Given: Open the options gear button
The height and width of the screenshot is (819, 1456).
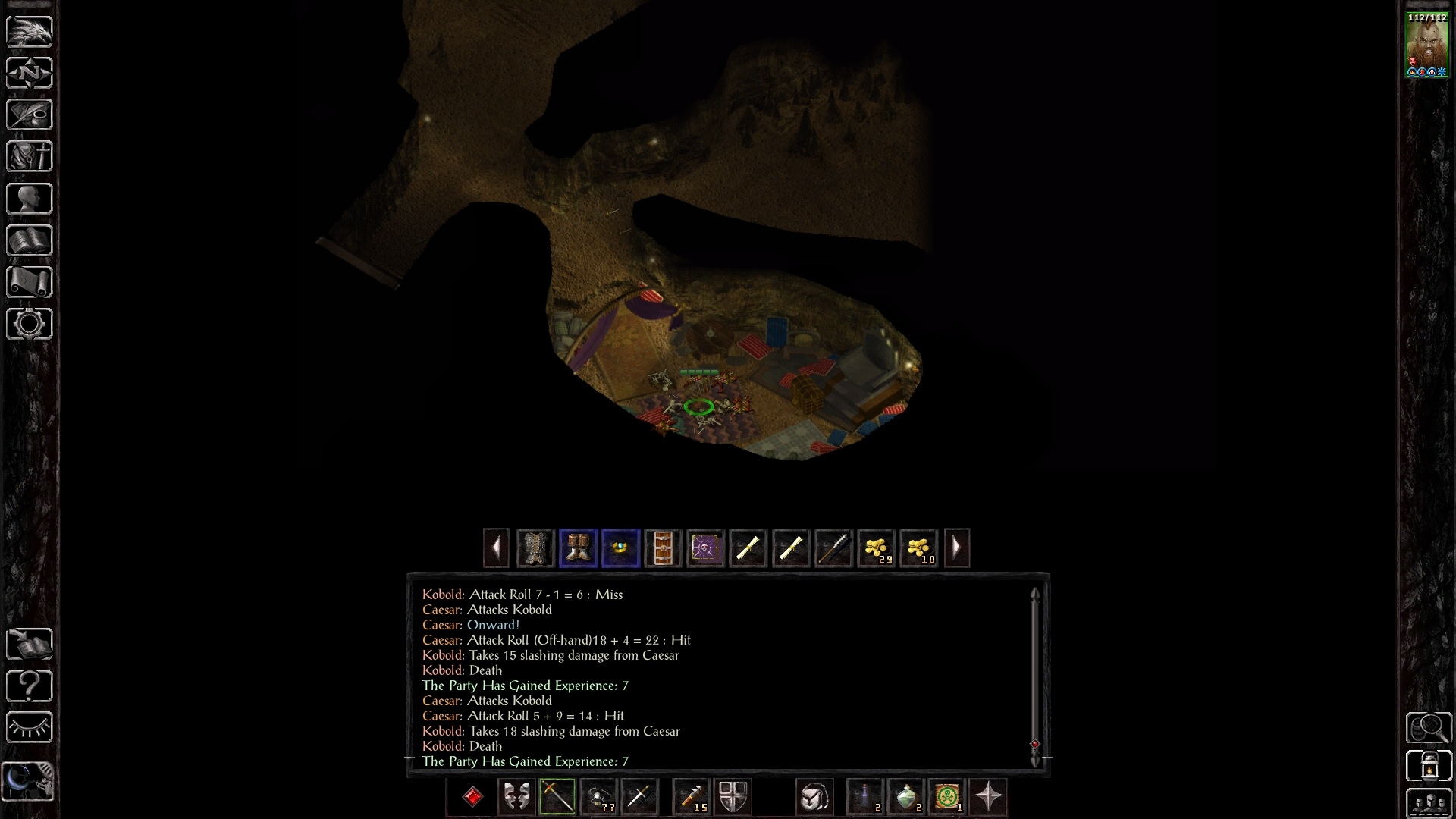Looking at the screenshot, I should (x=30, y=324).
